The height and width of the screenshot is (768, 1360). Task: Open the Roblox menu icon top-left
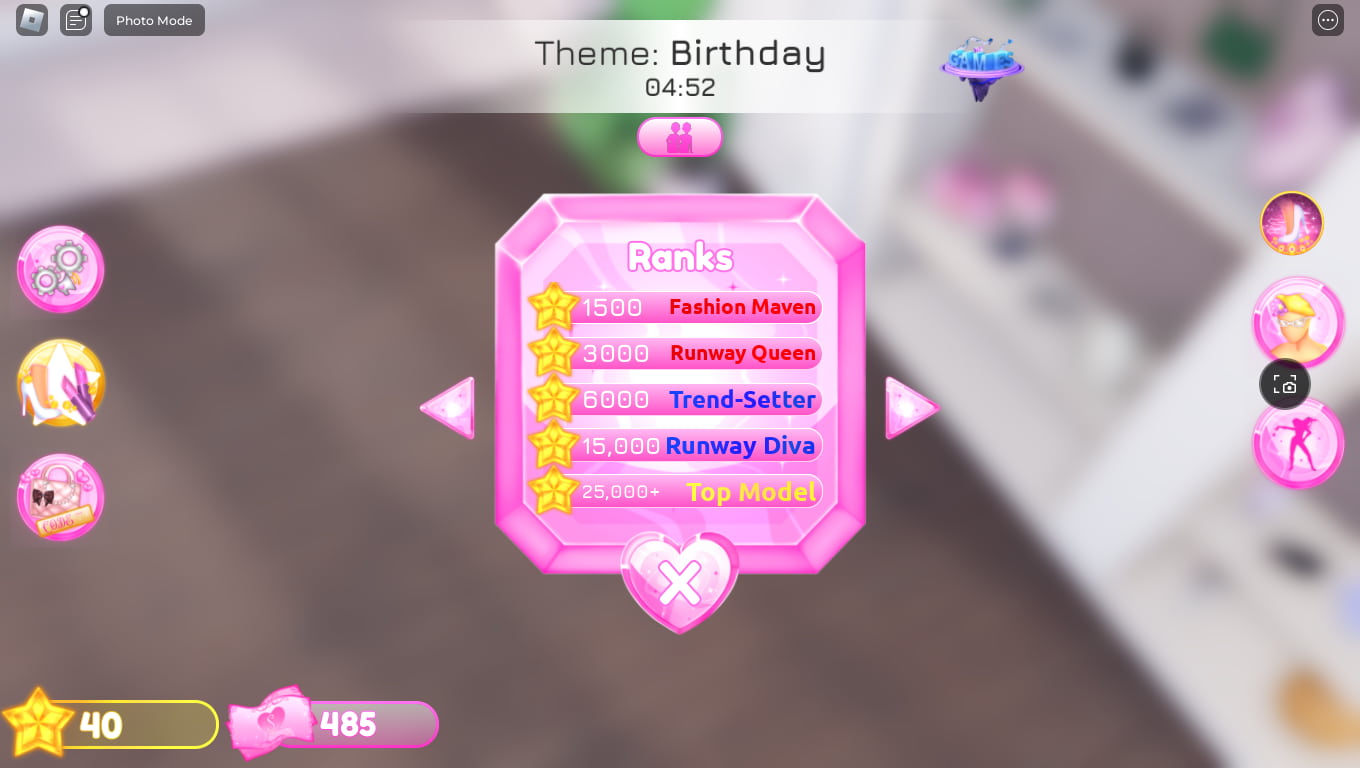click(x=30, y=20)
